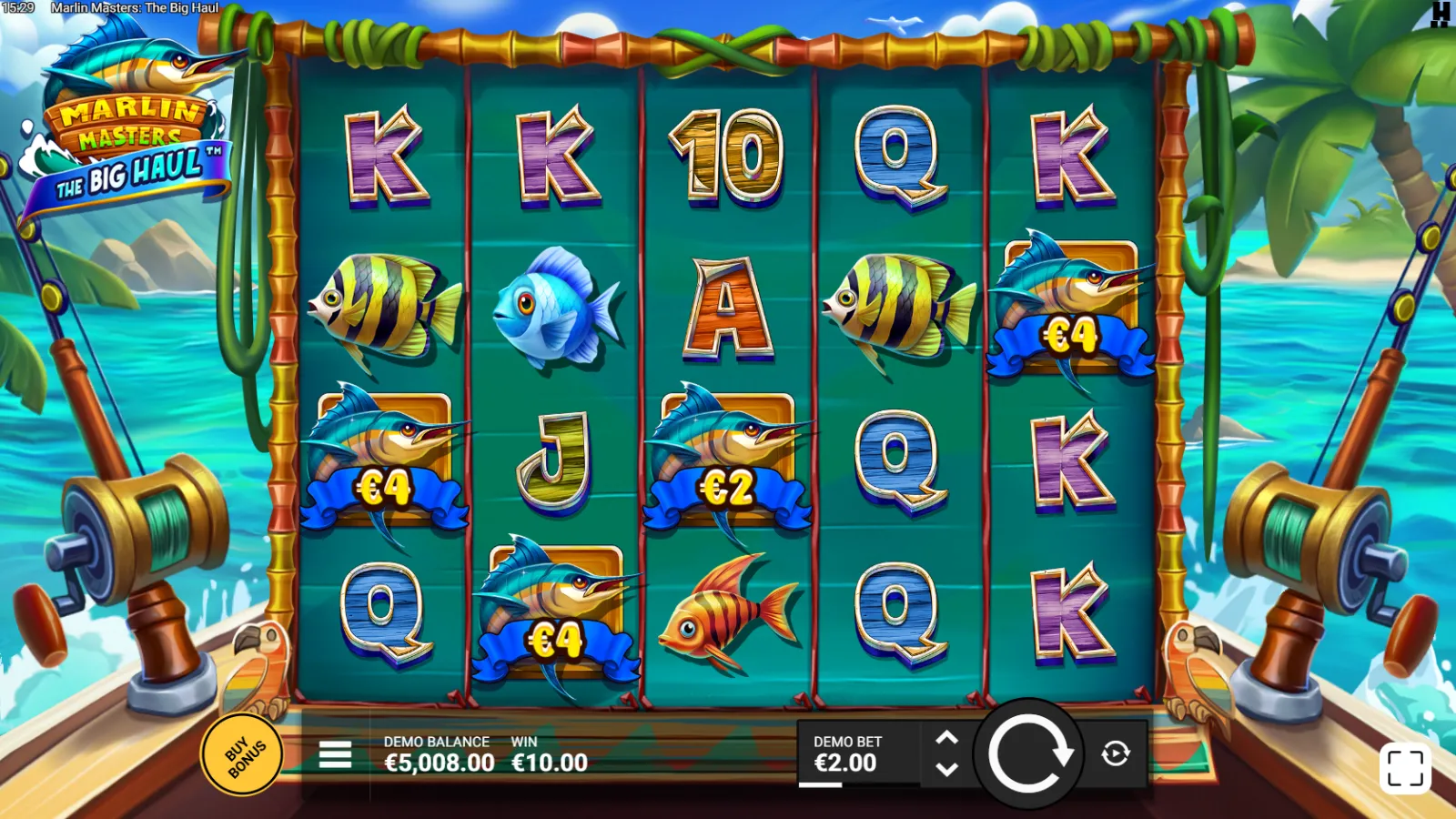This screenshot has height=819, width=1456.
Task: Spin the reels with the circular arrow button
Action: pyautogui.click(x=1029, y=753)
